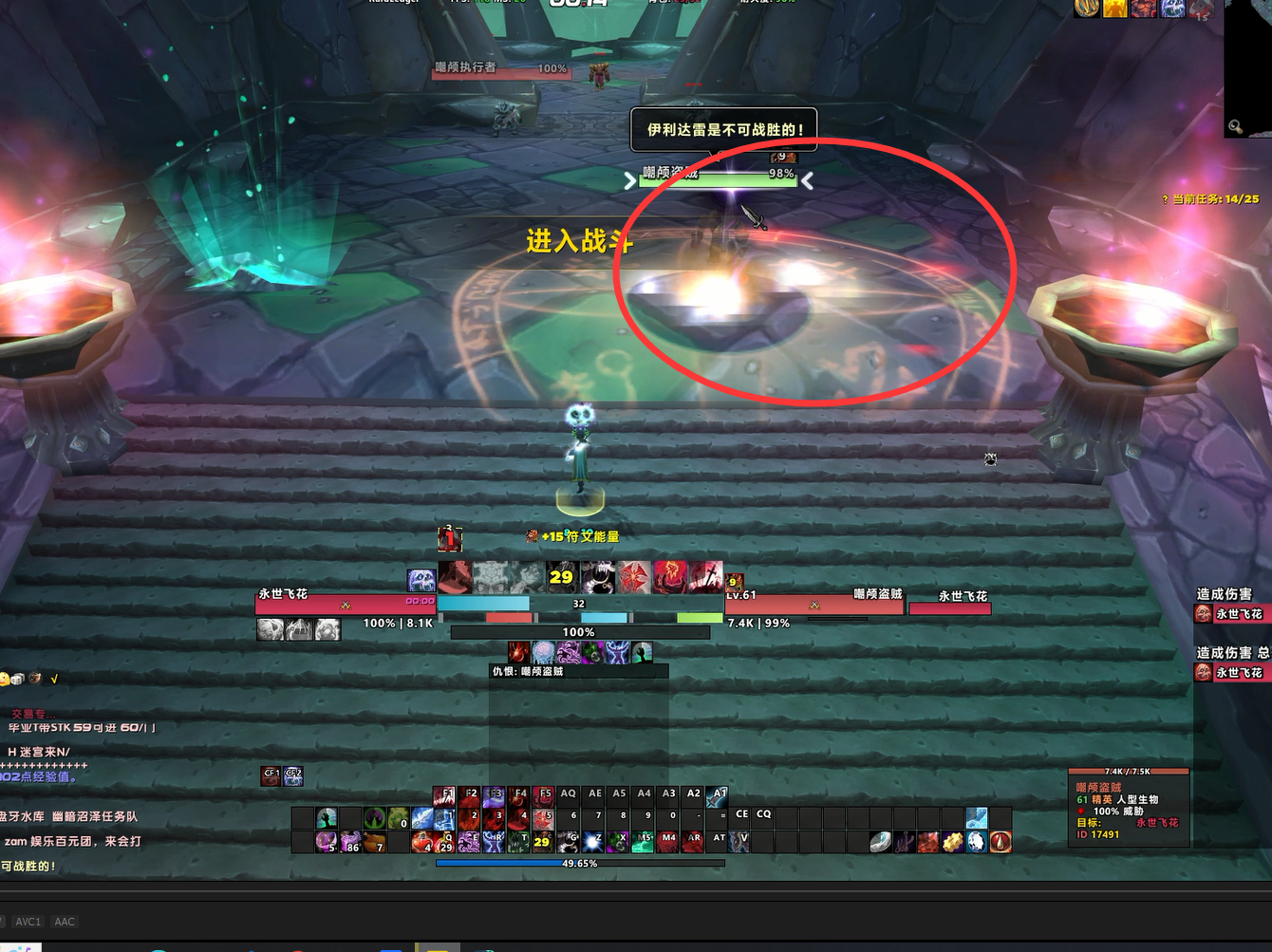Click the left arrow beside the 嘲颅盗贼 nameplate
Screen dimensions: 1272x952
pos(629,180)
